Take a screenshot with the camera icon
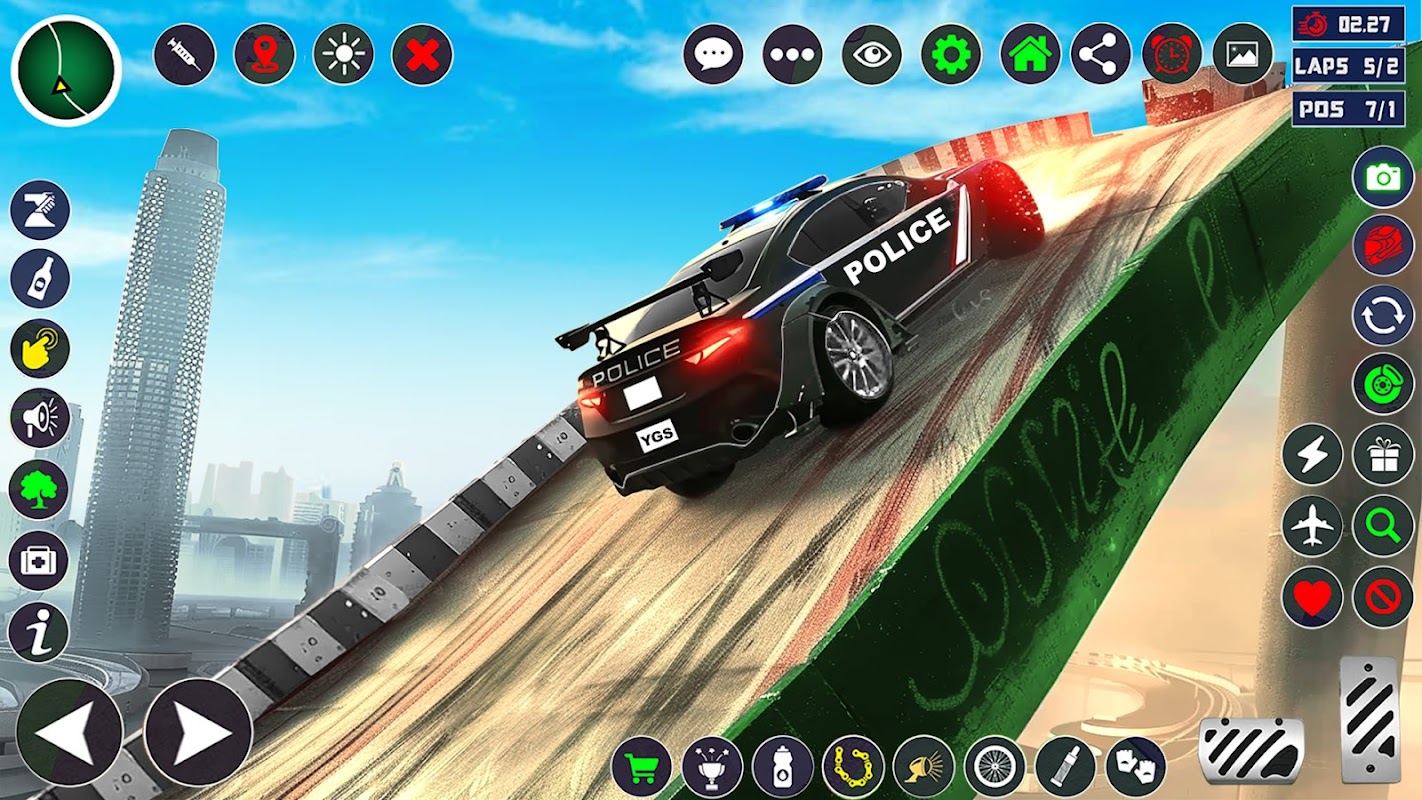Image resolution: width=1422 pixels, height=800 pixels. pyautogui.click(x=1383, y=177)
